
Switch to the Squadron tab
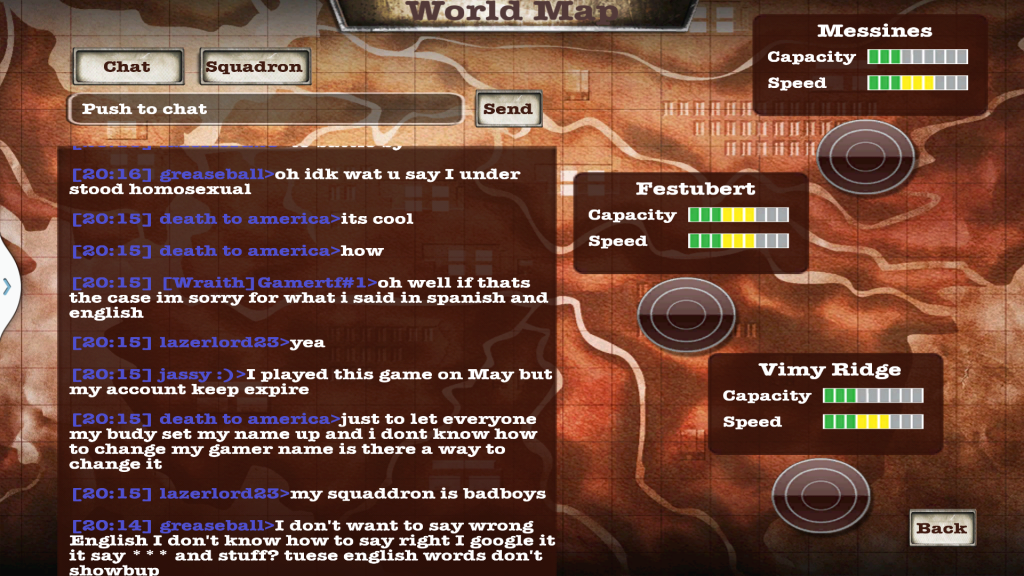point(254,67)
